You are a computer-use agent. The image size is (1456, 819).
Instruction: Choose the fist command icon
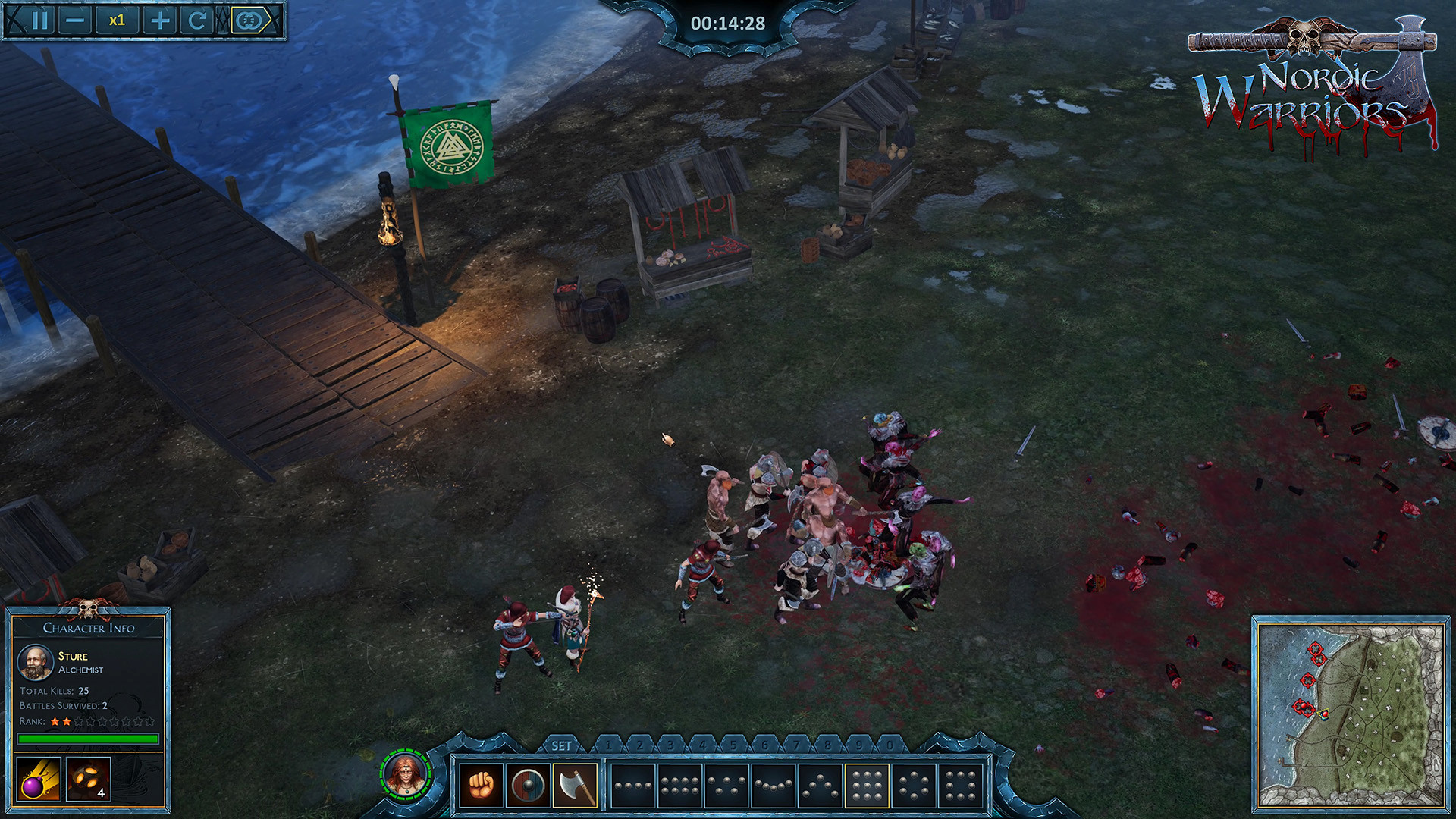[x=481, y=786]
